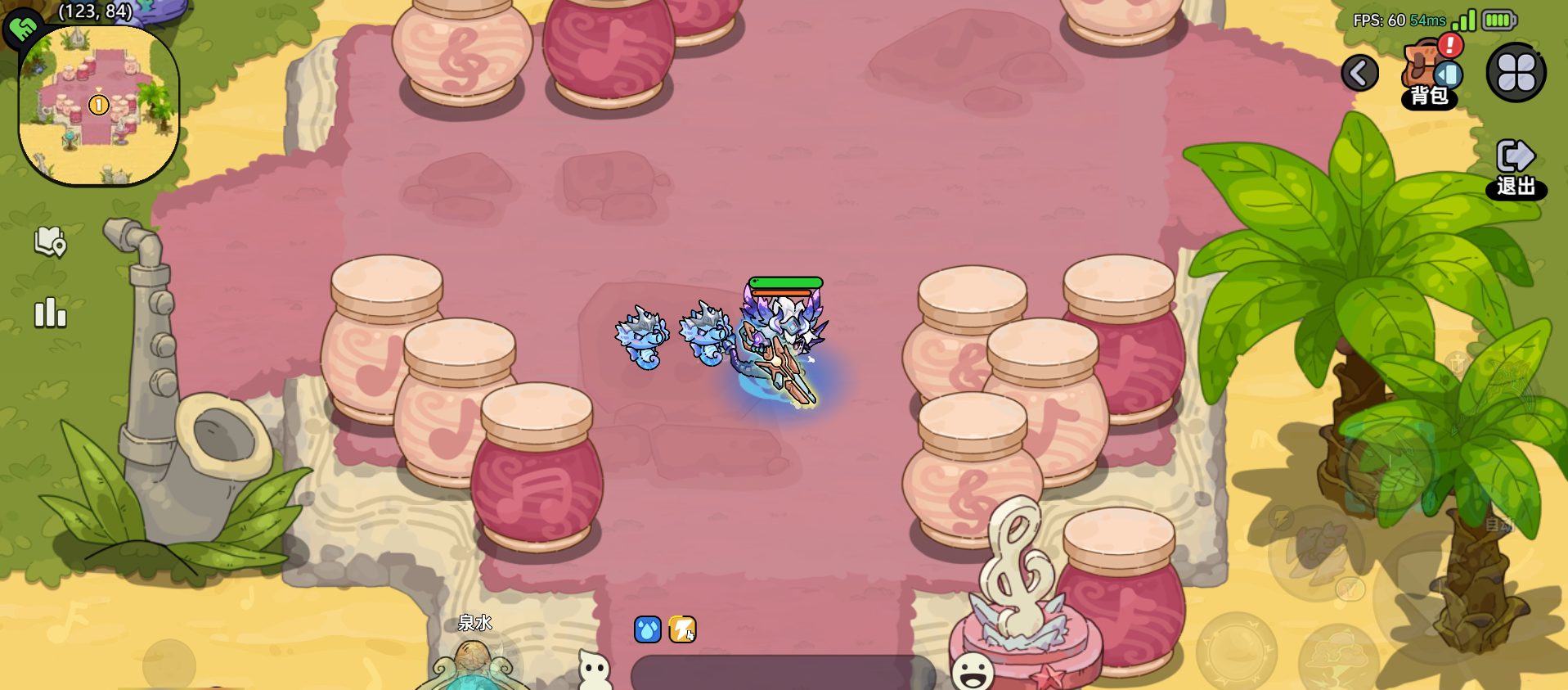Click the 泉水 spring water label
This screenshot has height=690, width=1568.
point(476,623)
